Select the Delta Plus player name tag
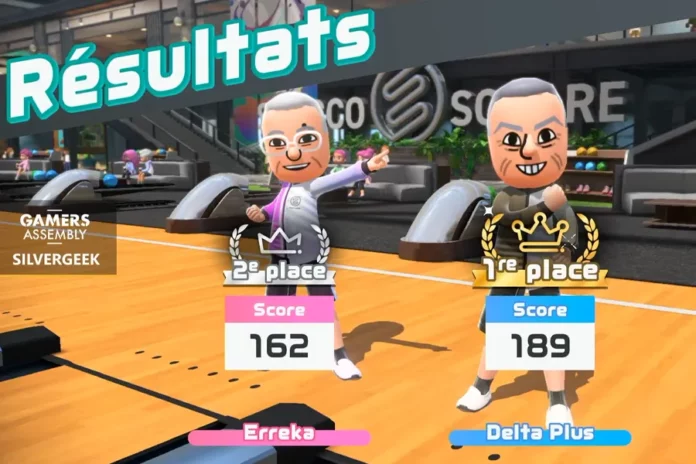 pyautogui.click(x=540, y=435)
